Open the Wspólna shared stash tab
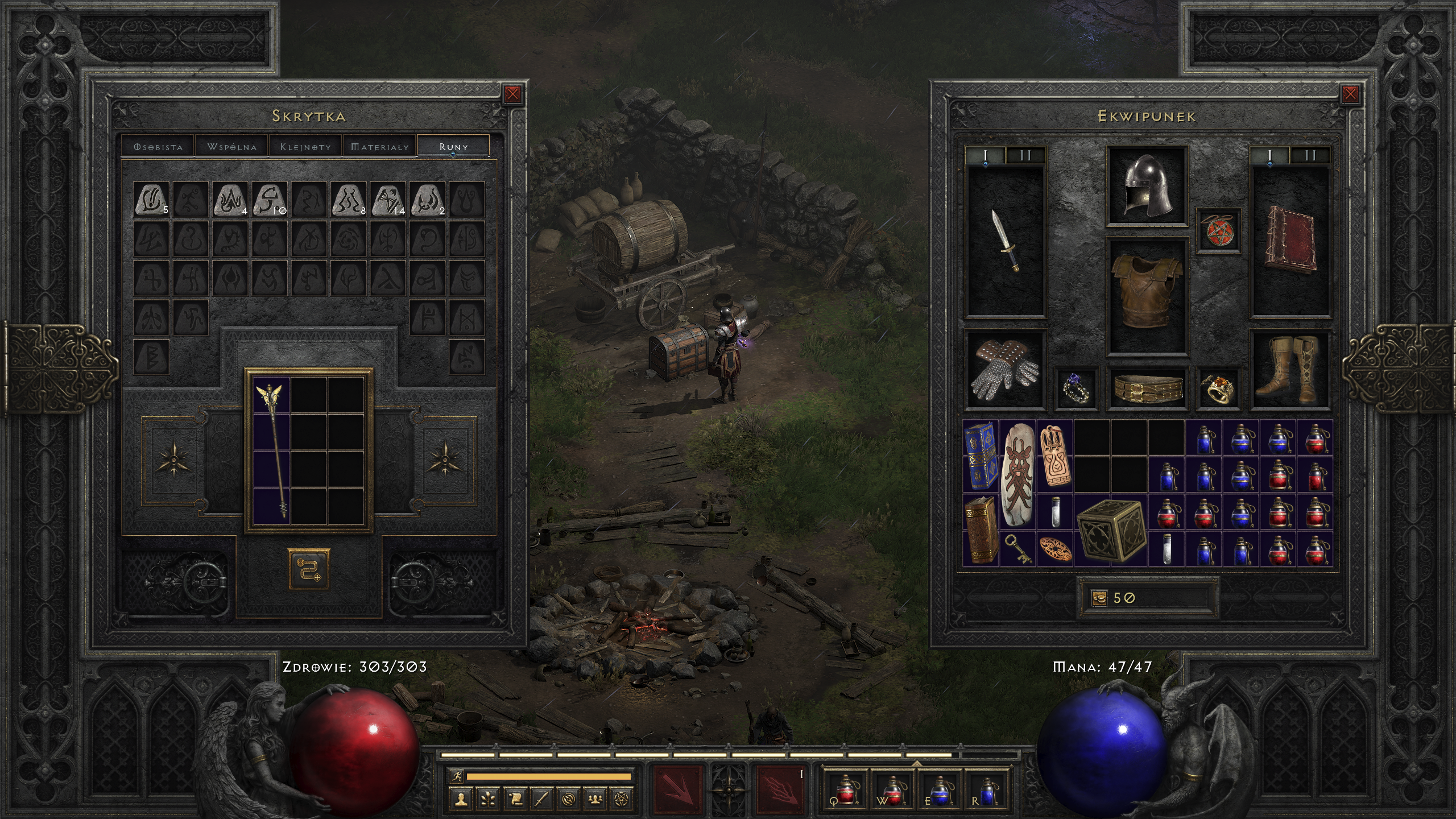1456x819 pixels. [x=232, y=147]
